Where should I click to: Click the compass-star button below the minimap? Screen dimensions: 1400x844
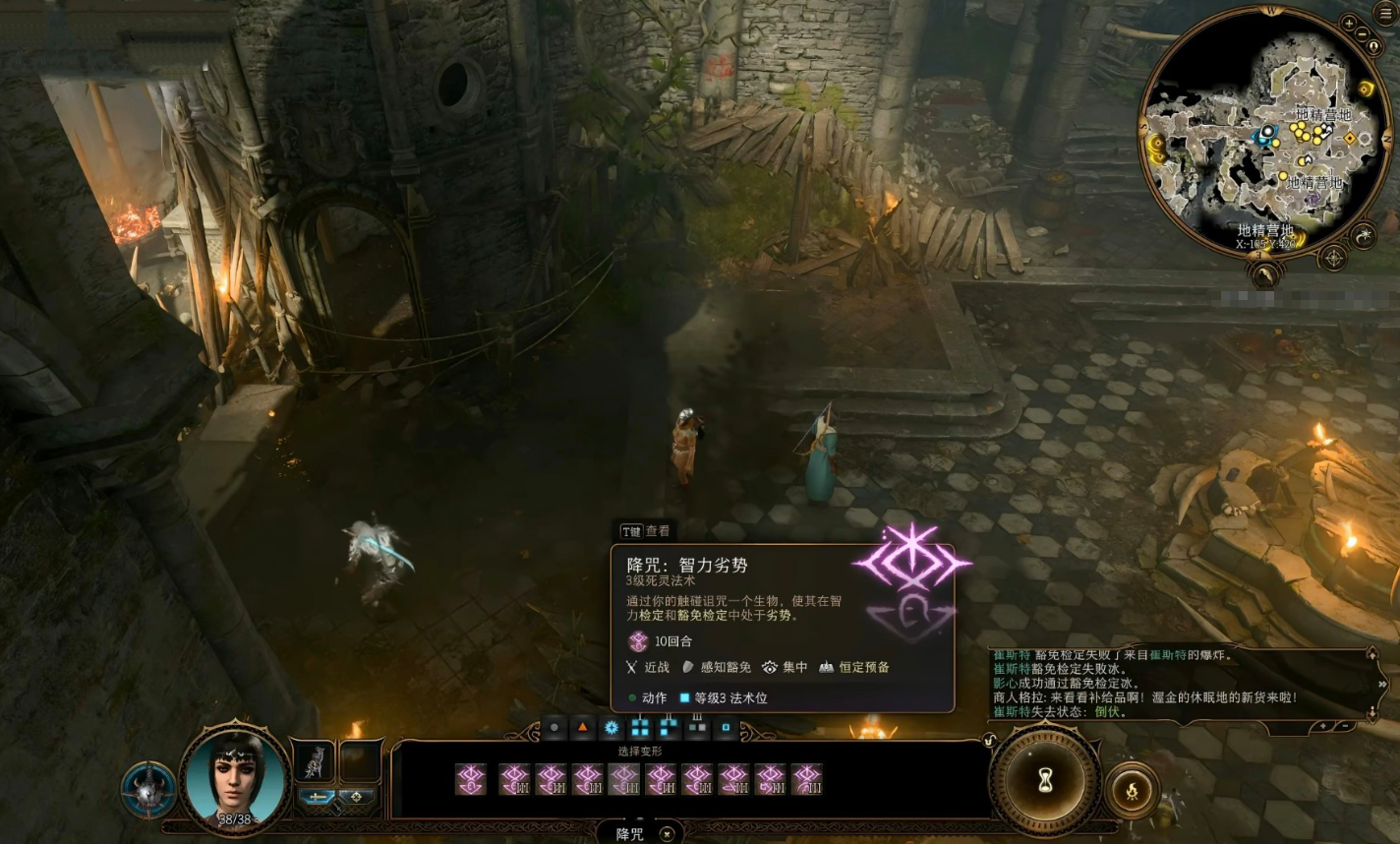pyautogui.click(x=1333, y=258)
